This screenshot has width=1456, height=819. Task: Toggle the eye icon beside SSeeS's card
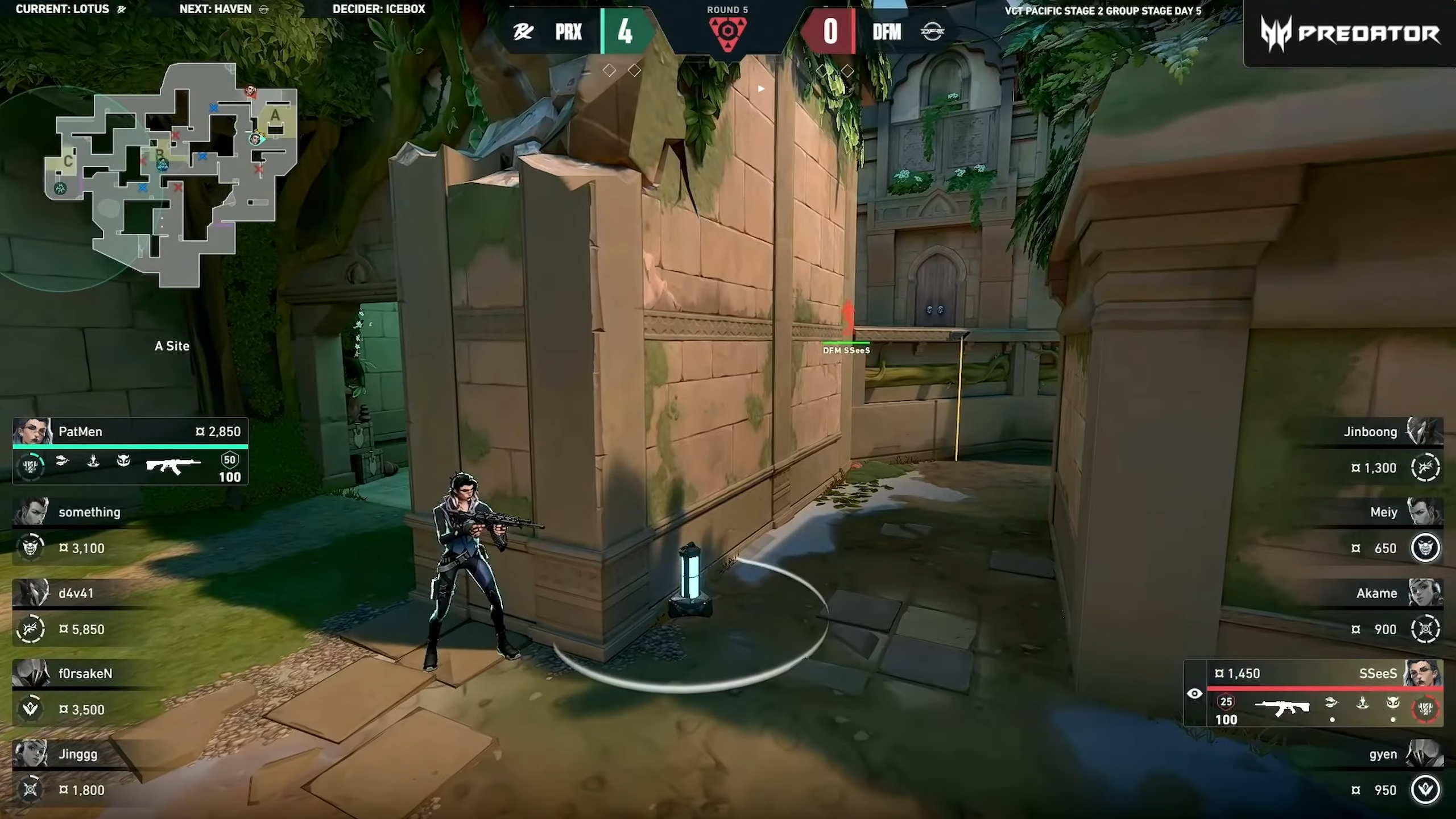coord(1195,694)
